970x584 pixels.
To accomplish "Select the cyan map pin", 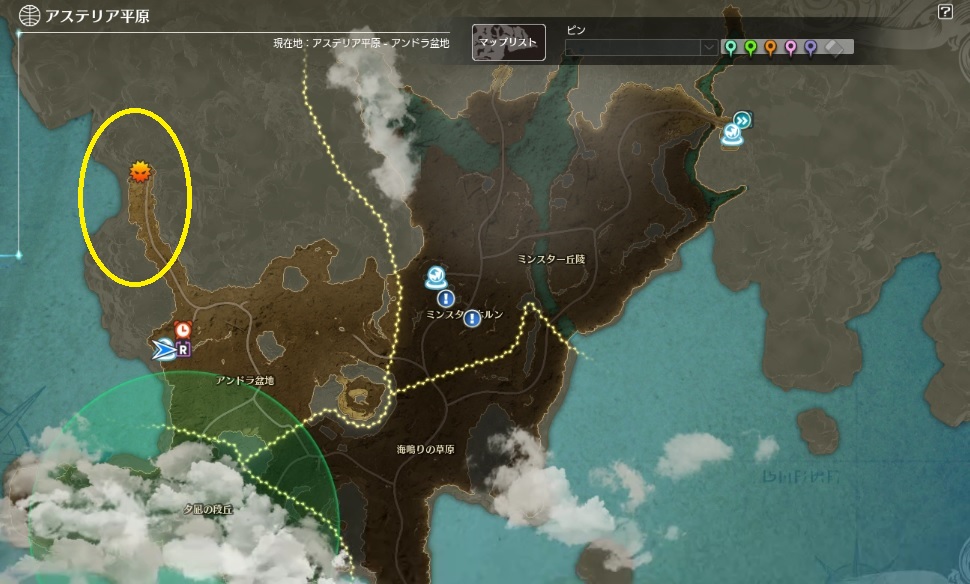I will [x=731, y=47].
